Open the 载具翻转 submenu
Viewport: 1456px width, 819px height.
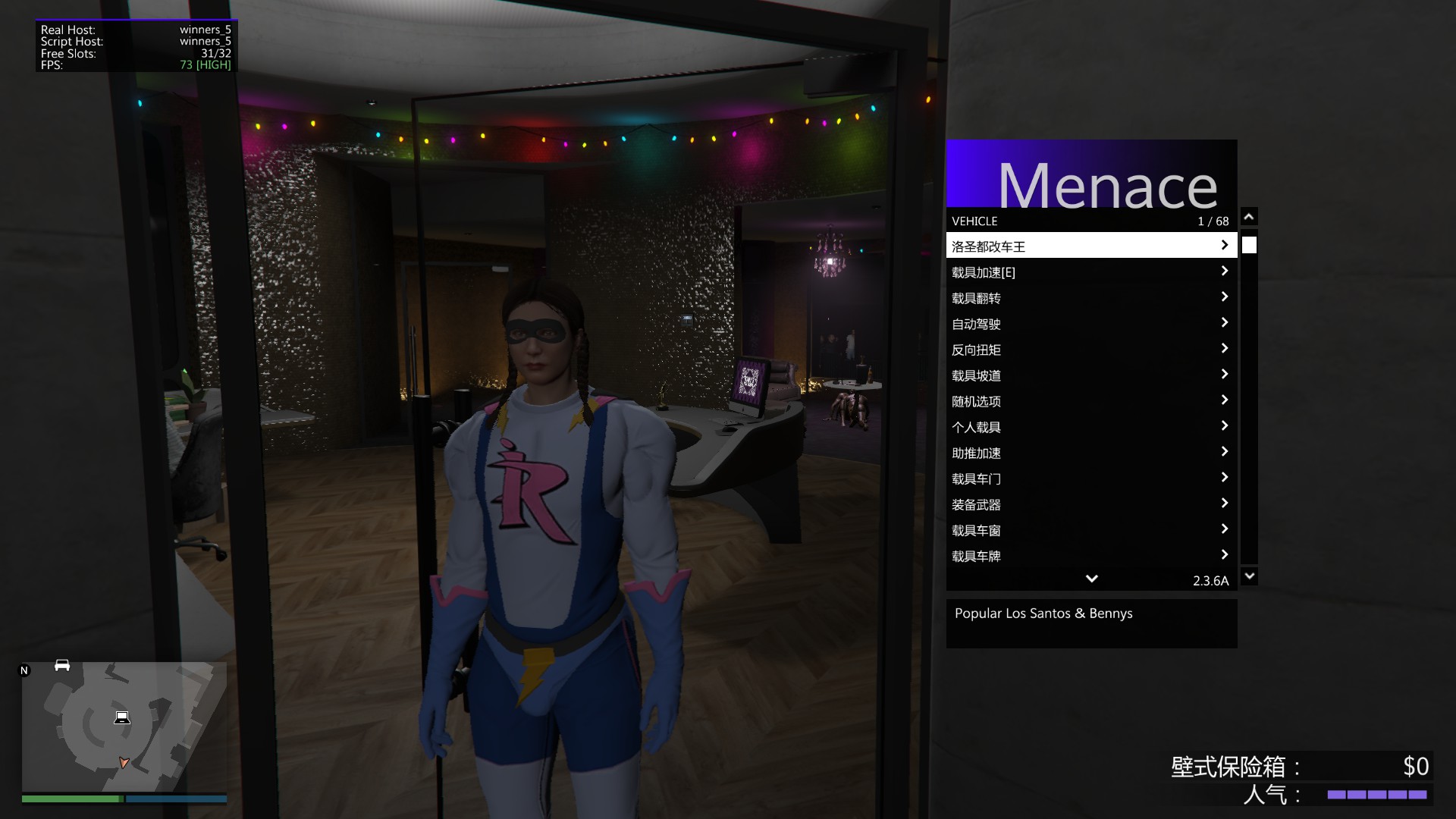(1090, 297)
